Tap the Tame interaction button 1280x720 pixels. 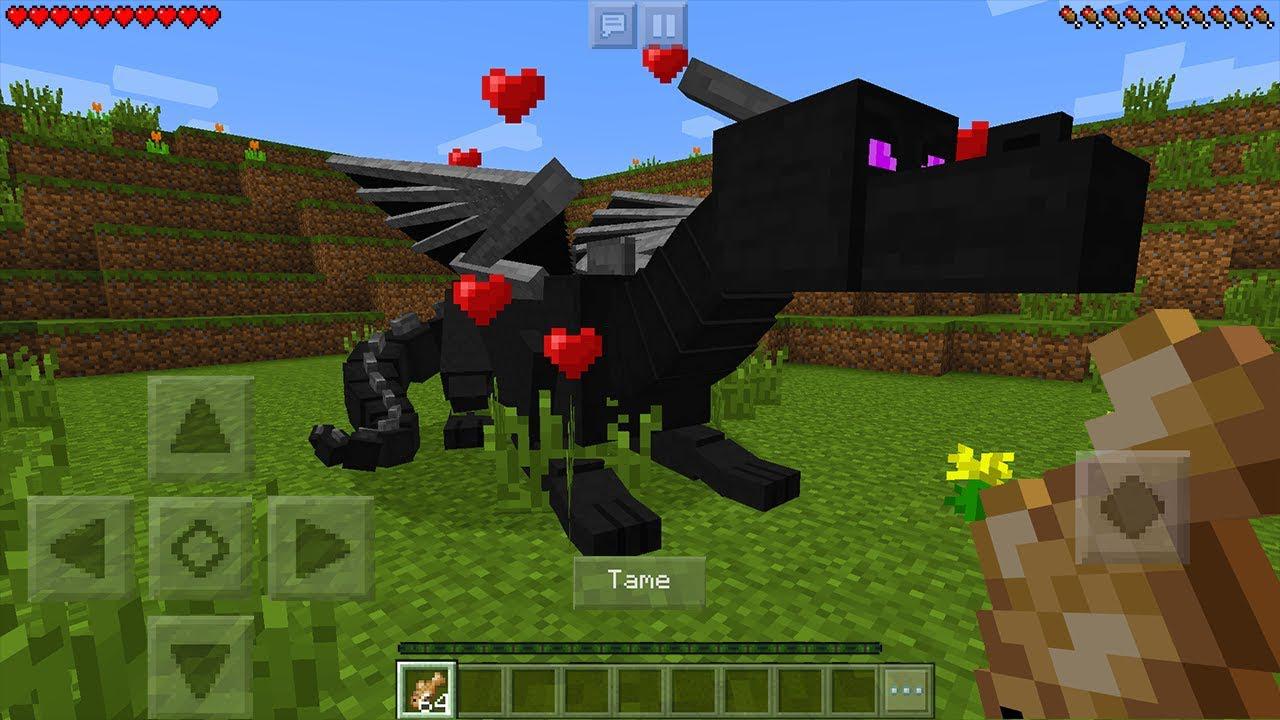638,578
